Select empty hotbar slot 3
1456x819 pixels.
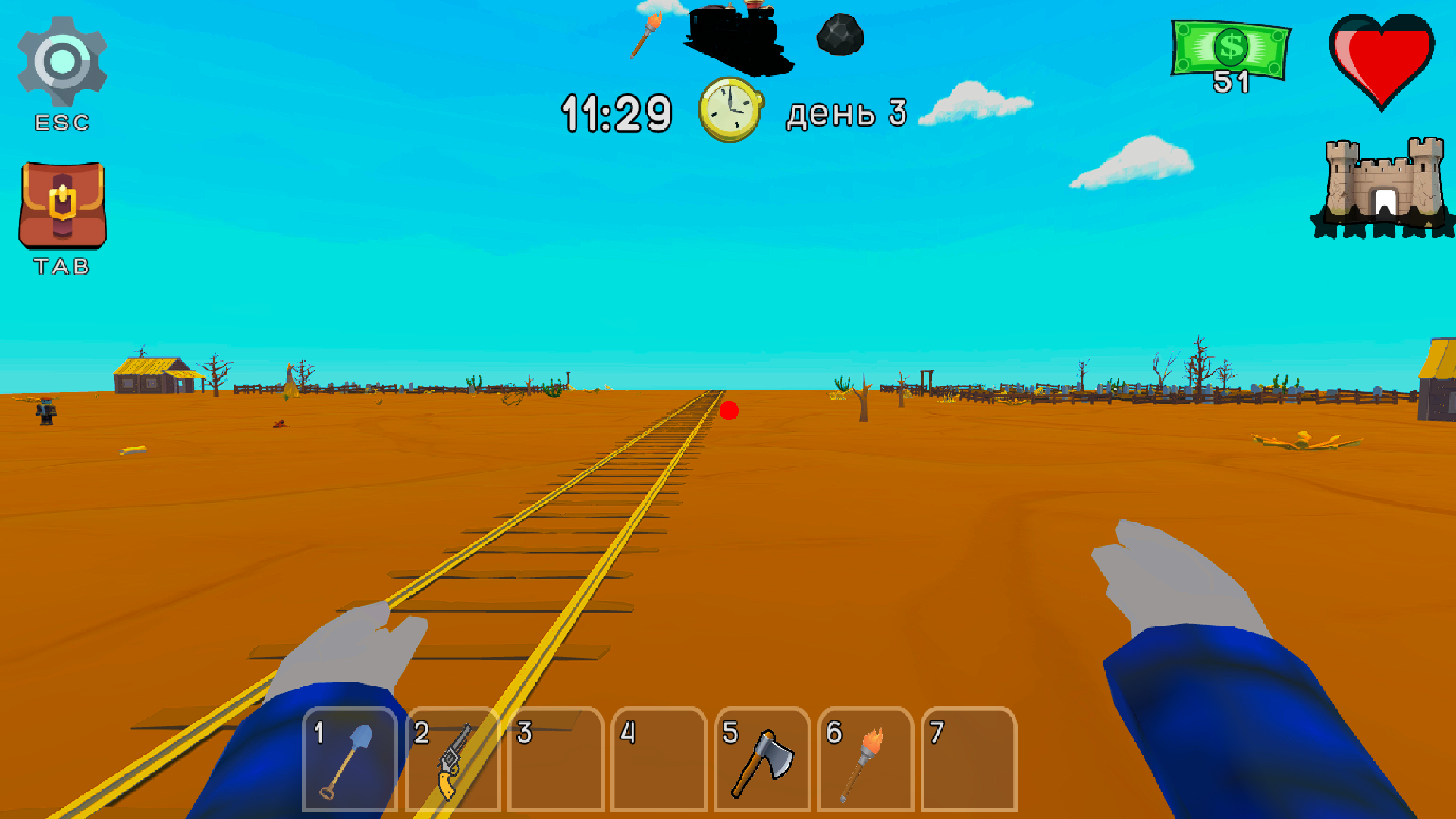click(555, 758)
